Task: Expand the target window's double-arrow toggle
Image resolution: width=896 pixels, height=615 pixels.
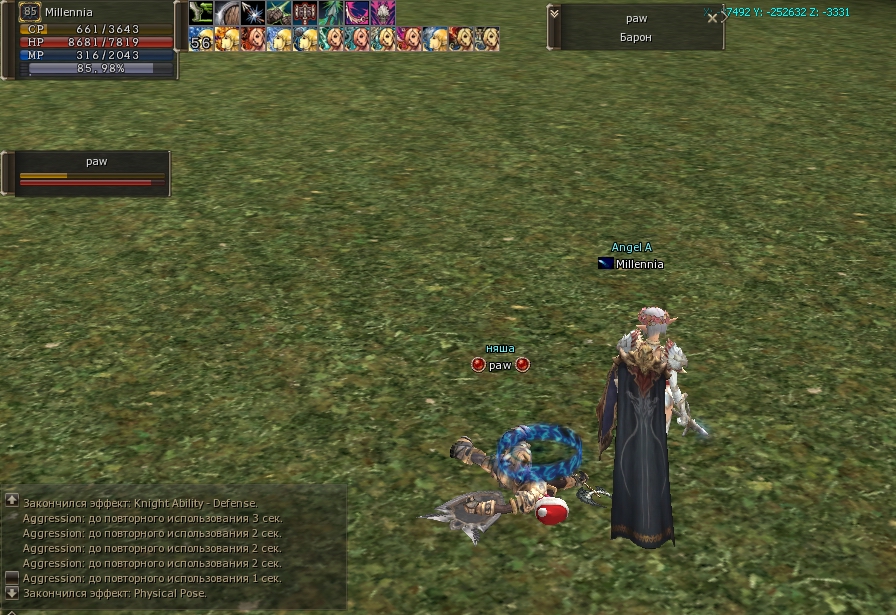Action: (553, 11)
